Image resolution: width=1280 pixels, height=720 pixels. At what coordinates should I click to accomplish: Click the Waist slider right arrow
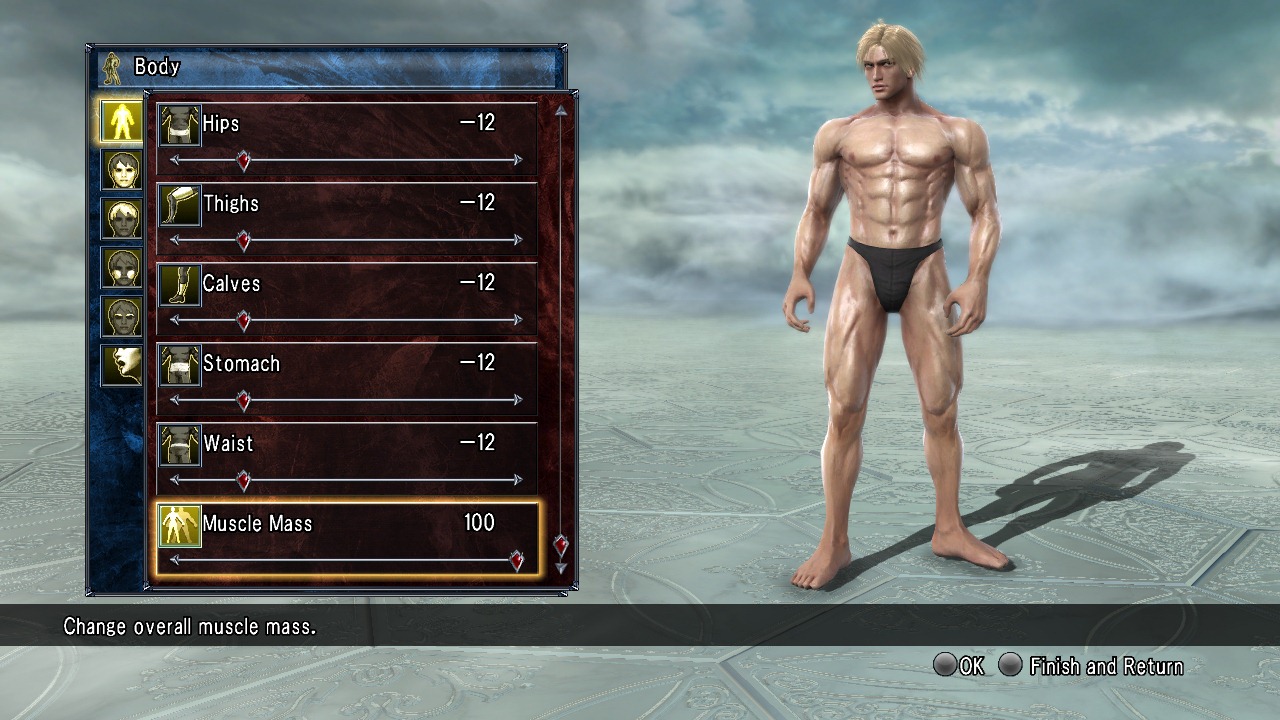pyautogui.click(x=518, y=480)
